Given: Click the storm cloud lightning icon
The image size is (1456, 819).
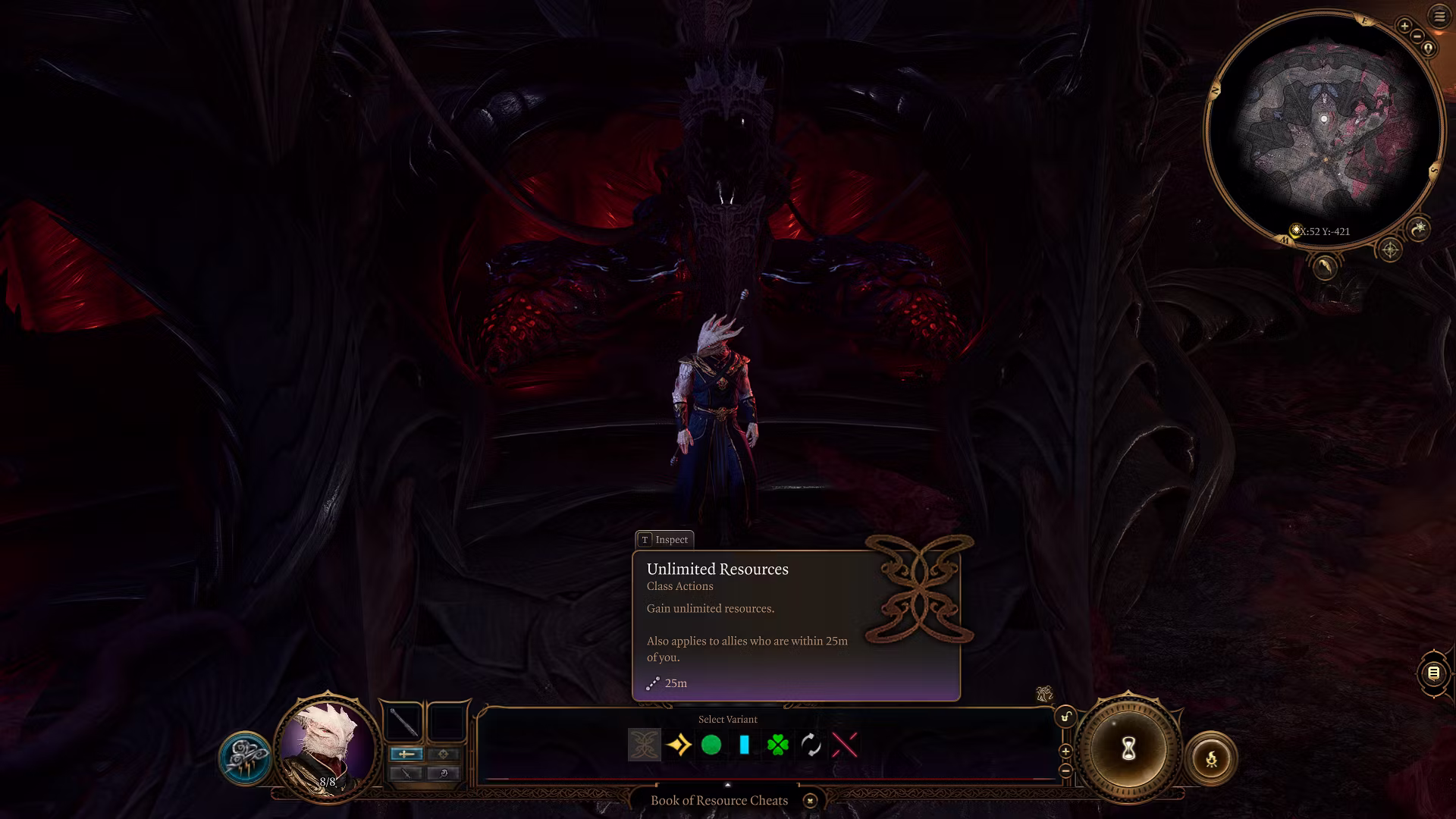Looking at the screenshot, I should tap(245, 758).
